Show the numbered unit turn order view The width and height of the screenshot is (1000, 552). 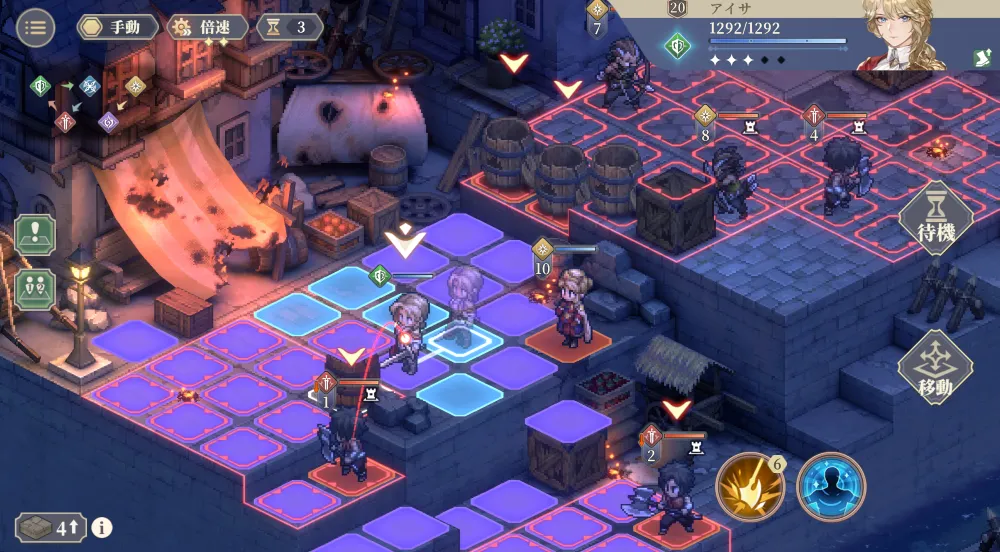pyautogui.click(x=35, y=289)
